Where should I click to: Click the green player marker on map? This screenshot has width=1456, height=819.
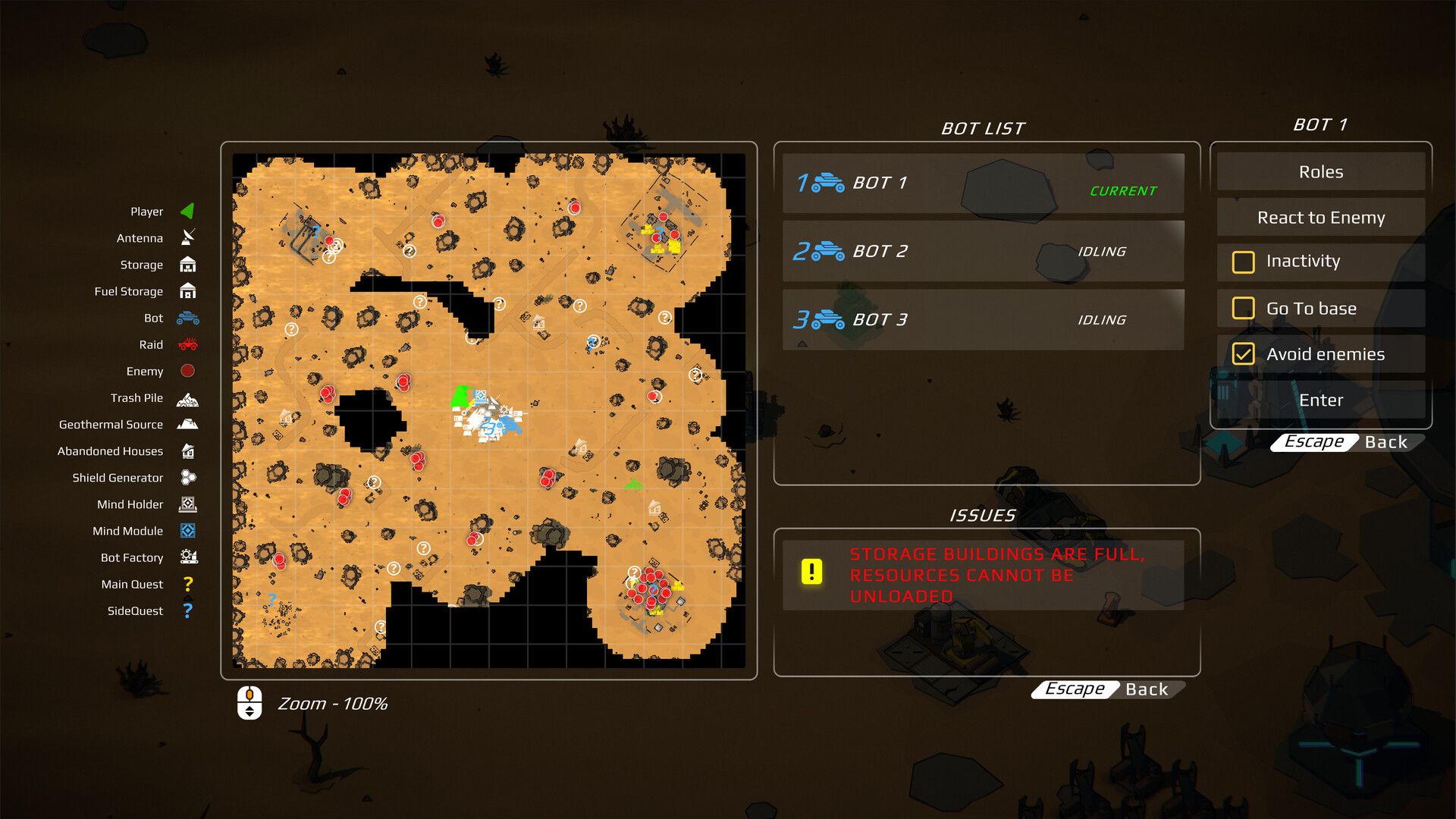coord(460,397)
